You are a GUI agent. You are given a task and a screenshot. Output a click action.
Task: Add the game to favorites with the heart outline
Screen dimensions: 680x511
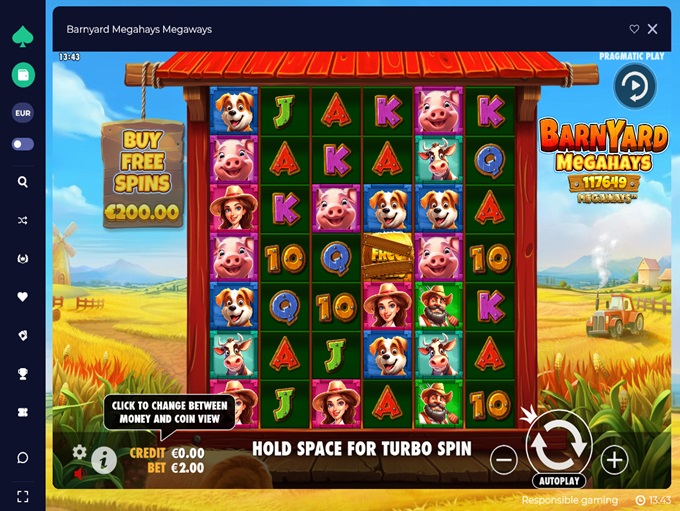coord(634,29)
